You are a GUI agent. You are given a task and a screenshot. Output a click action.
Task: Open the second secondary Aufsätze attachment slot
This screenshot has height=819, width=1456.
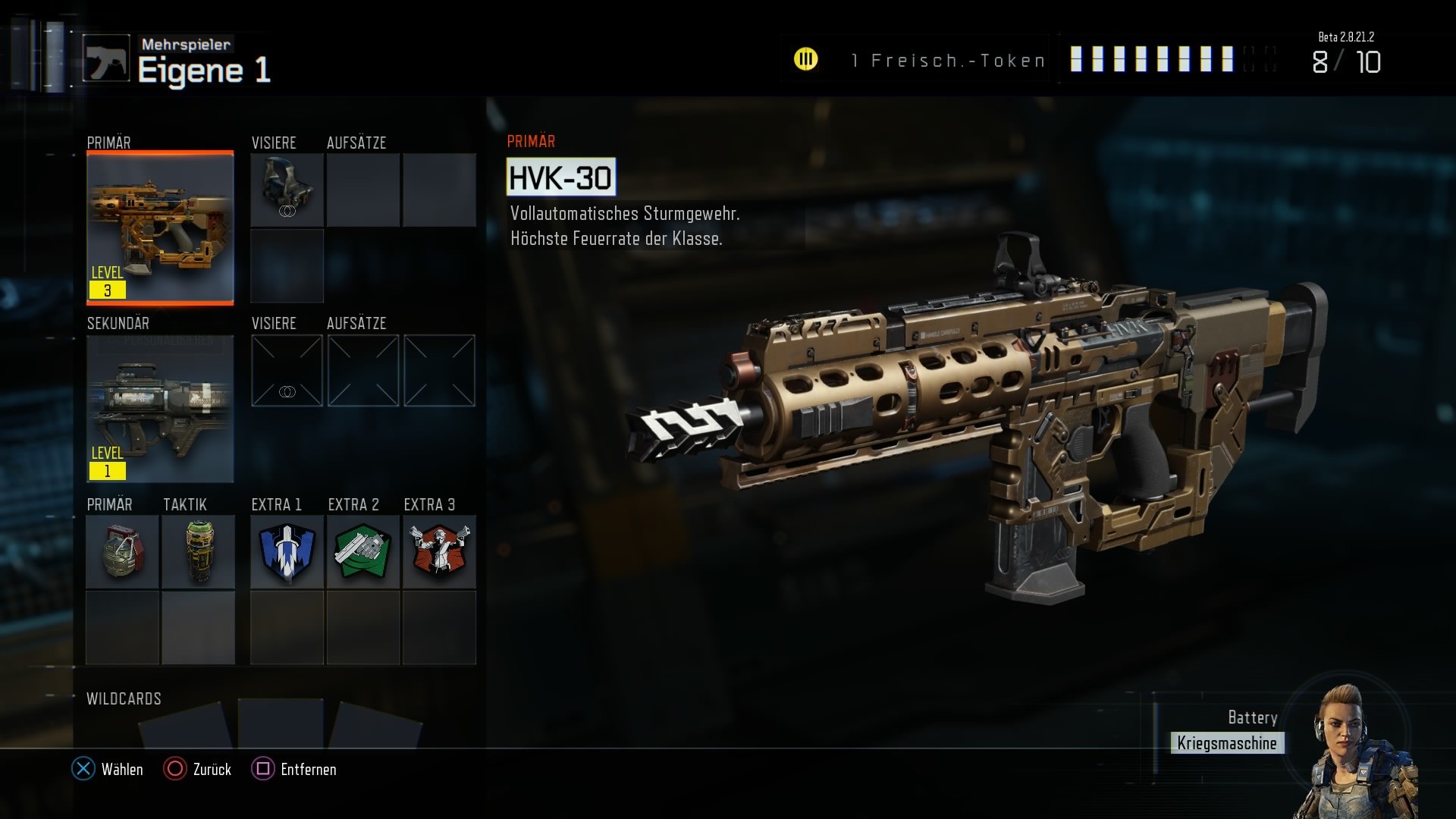pos(438,369)
